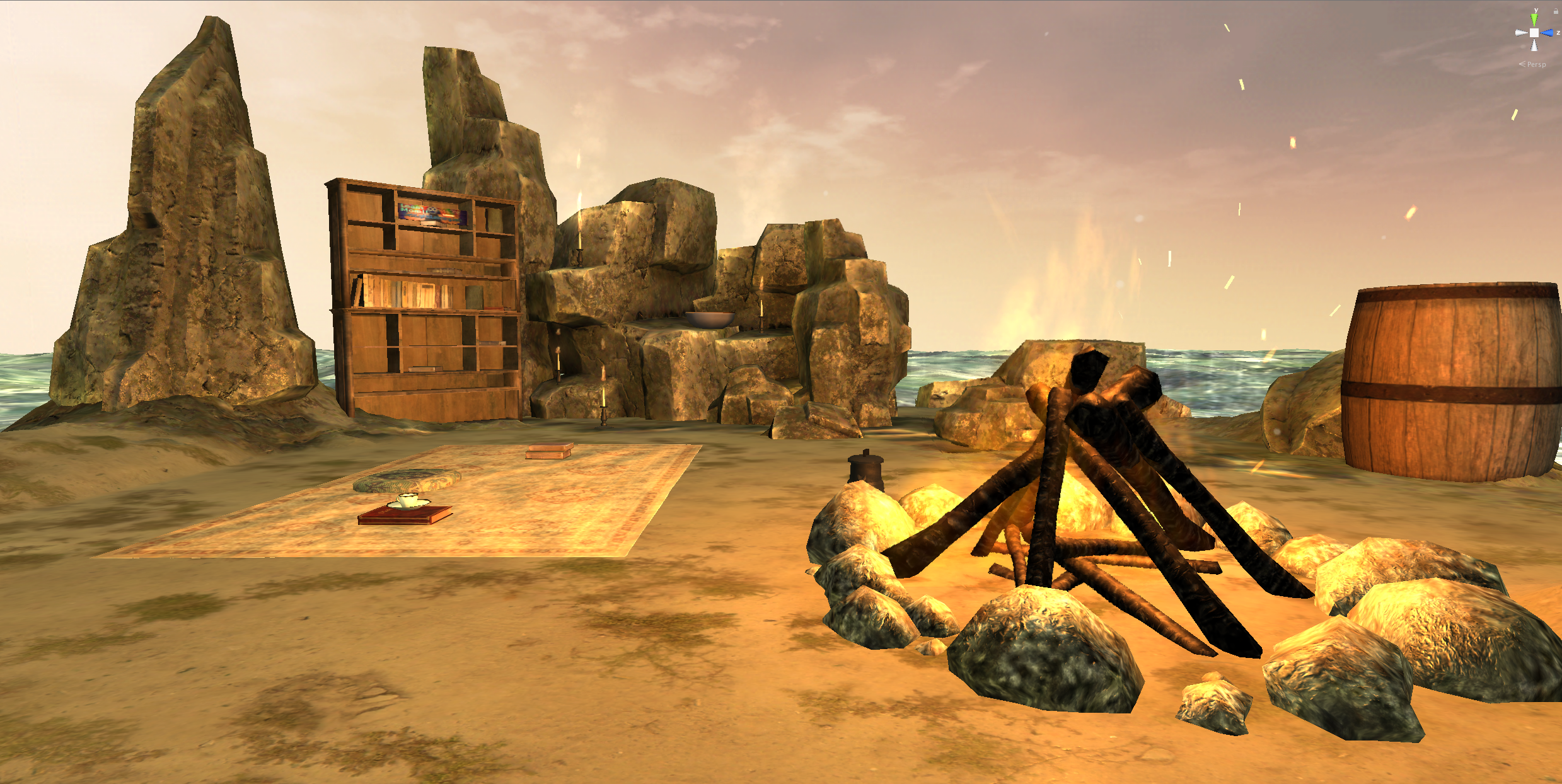Click the green Y axis cone on the gizmo
Image resolution: width=1562 pixels, height=784 pixels.
point(1534,20)
